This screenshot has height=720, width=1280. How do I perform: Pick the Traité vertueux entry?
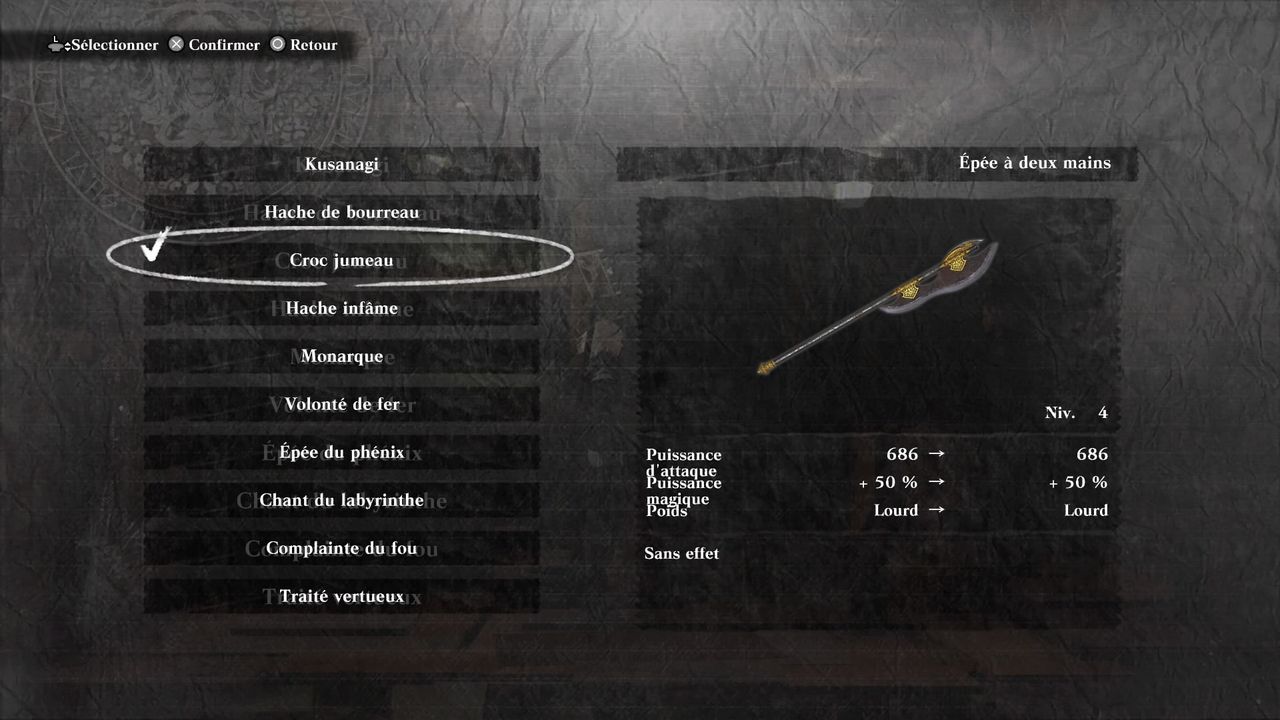pyautogui.click(x=341, y=596)
